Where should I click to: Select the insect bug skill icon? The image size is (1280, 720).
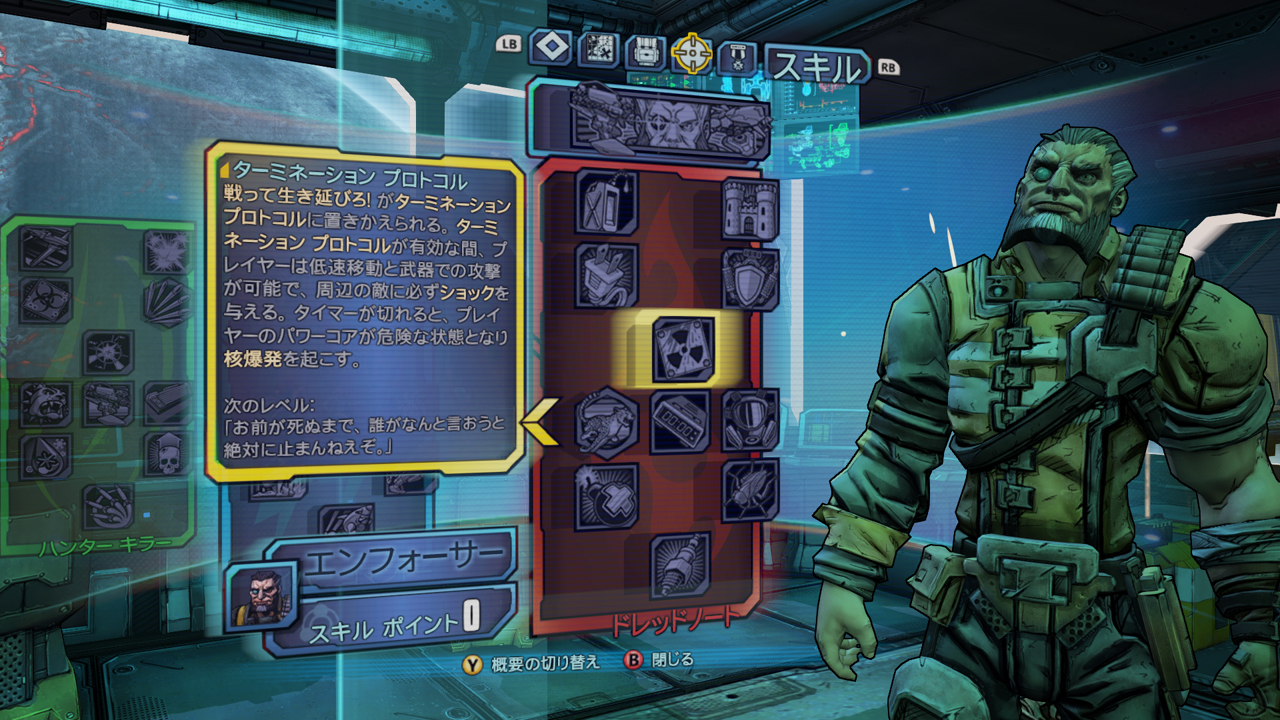750,490
